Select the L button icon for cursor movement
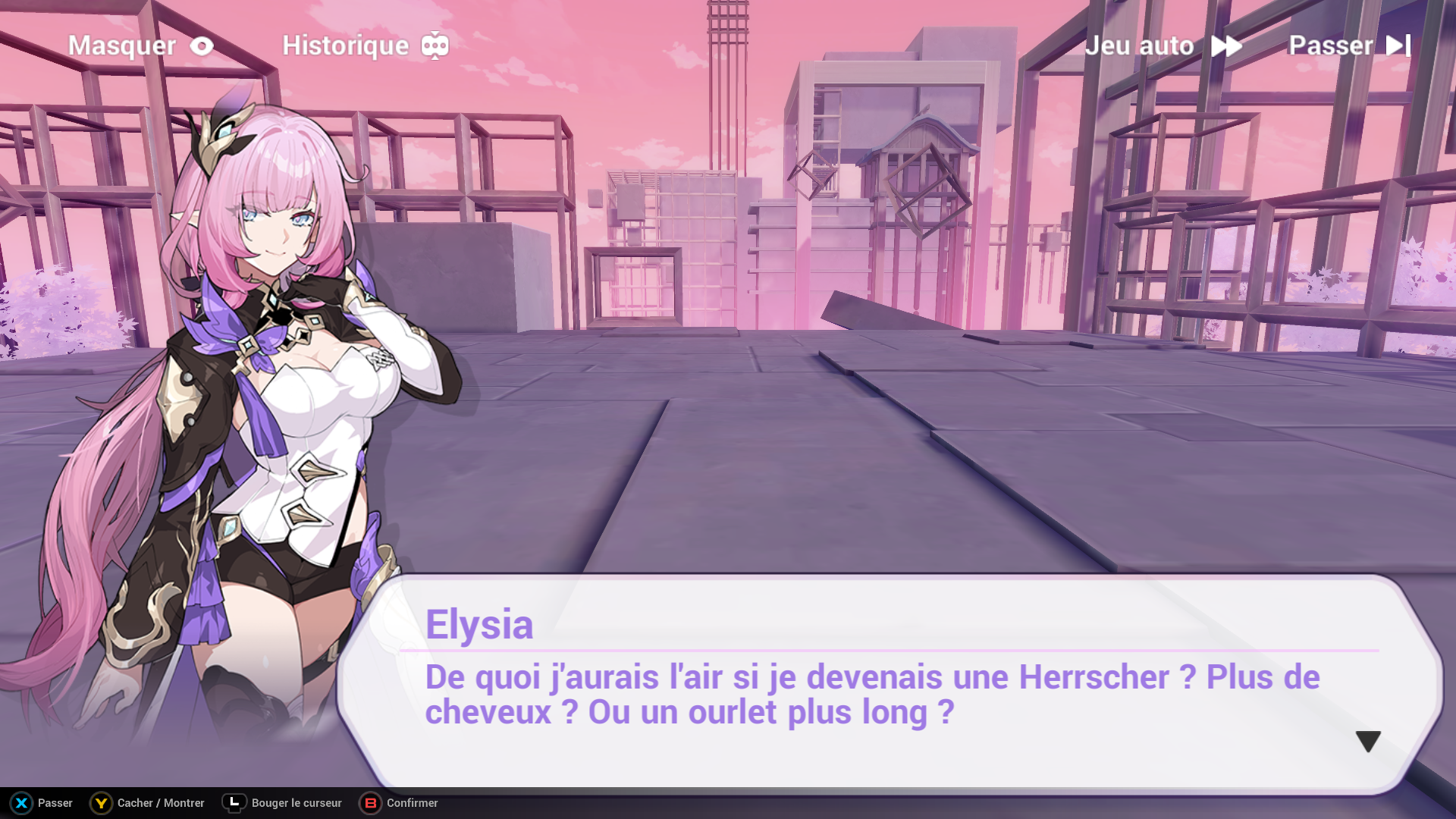 pos(235,802)
